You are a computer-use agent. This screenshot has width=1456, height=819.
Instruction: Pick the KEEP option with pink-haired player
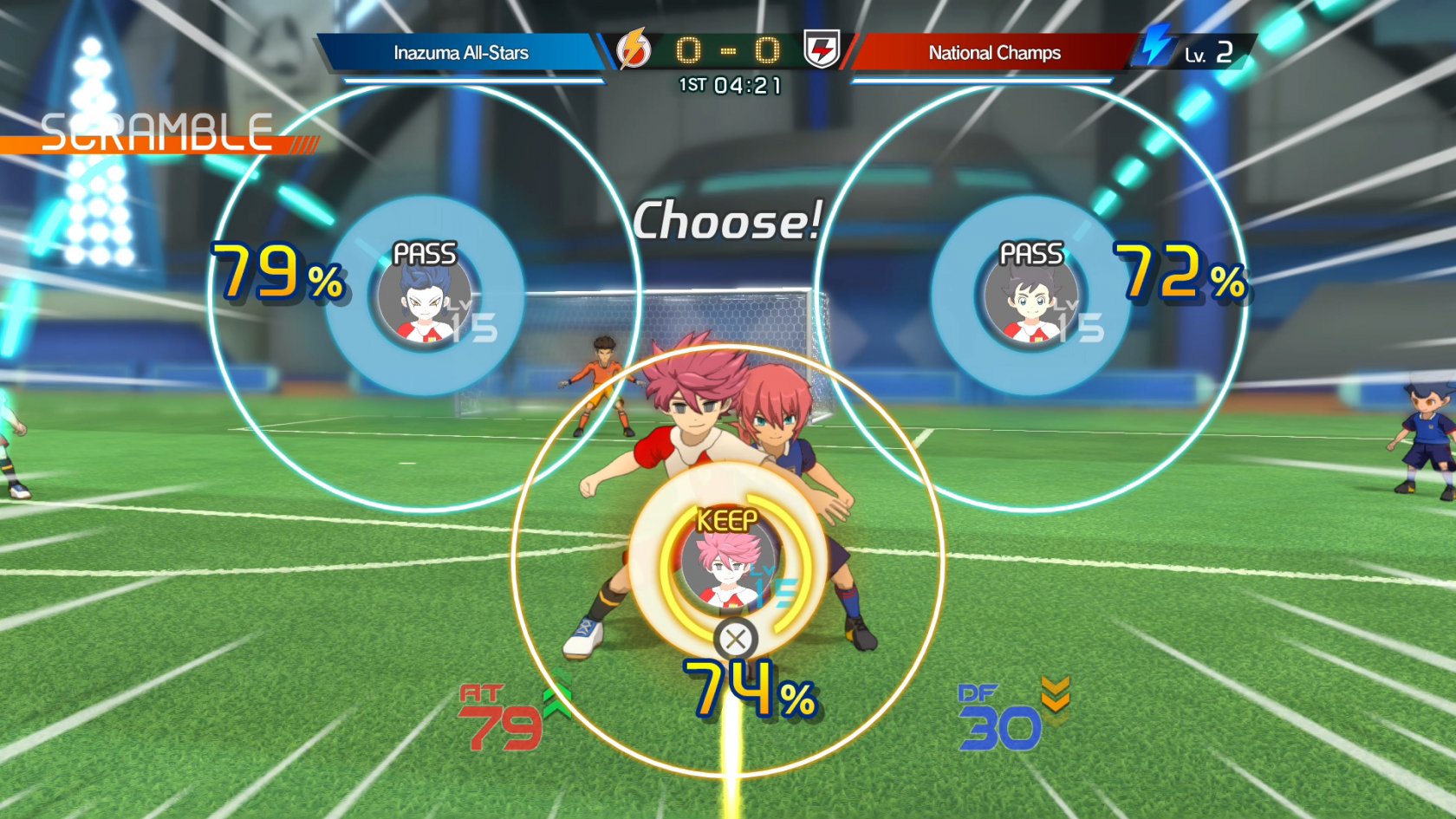click(x=728, y=563)
